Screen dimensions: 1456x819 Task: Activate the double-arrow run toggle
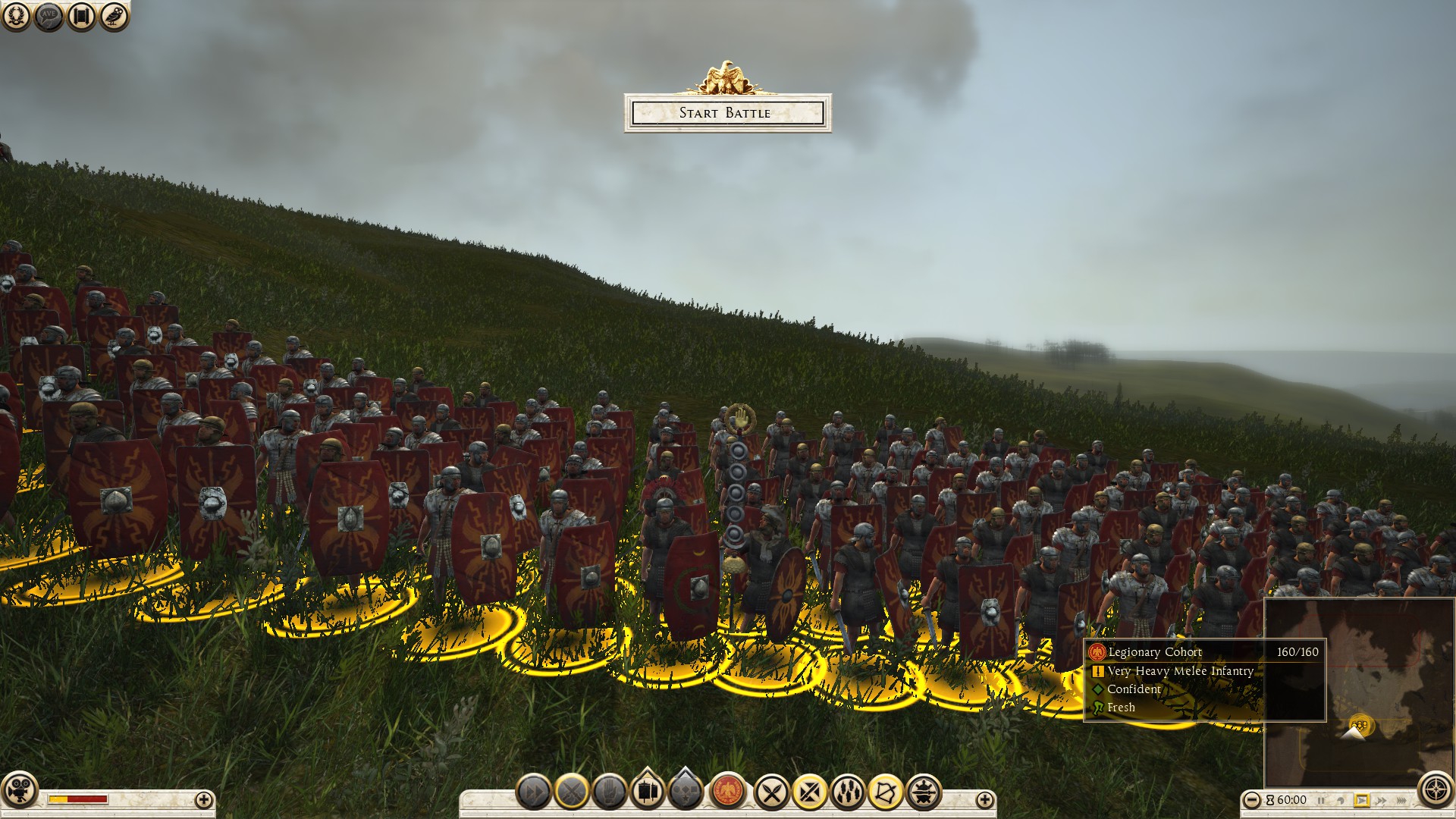(534, 792)
